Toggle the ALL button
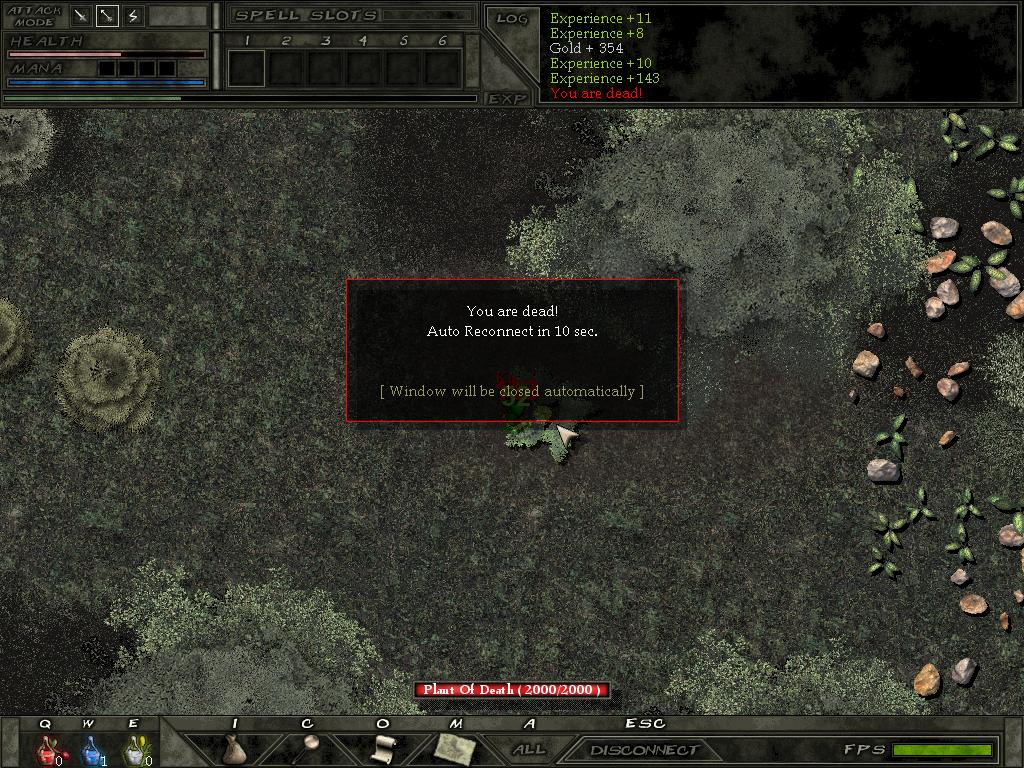 [x=529, y=749]
